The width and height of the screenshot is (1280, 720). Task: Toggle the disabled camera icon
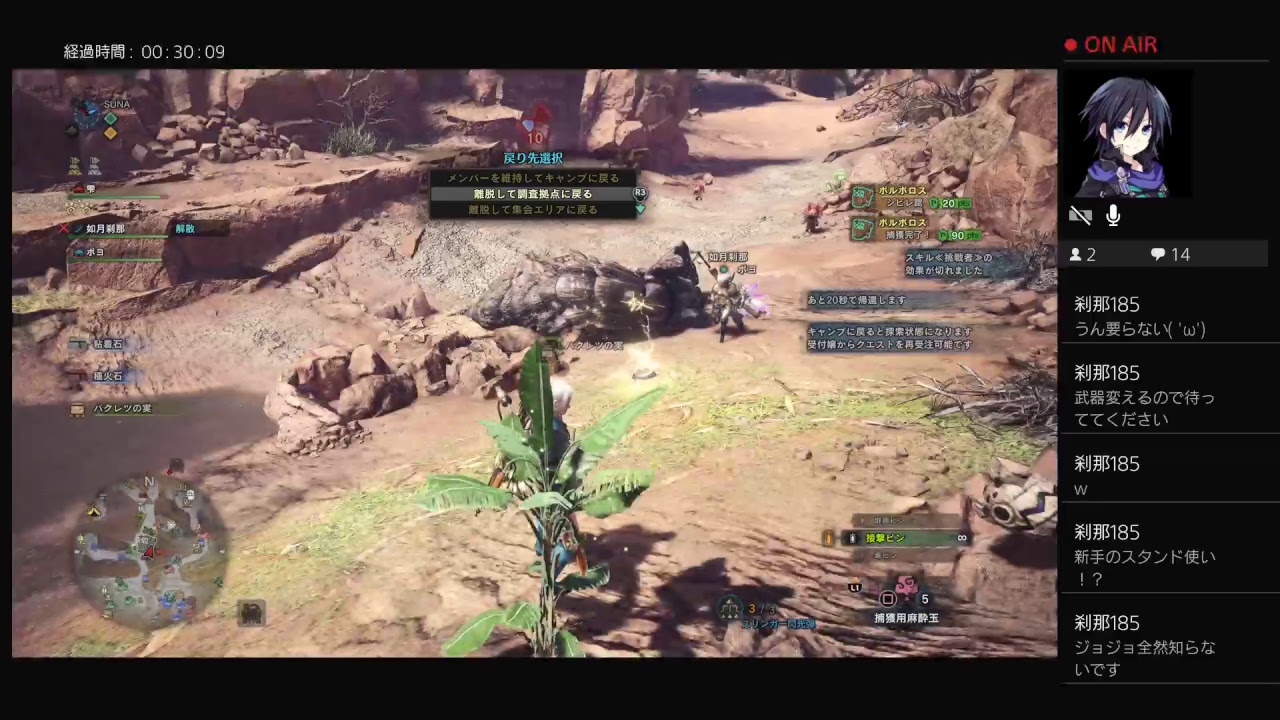pos(1080,215)
